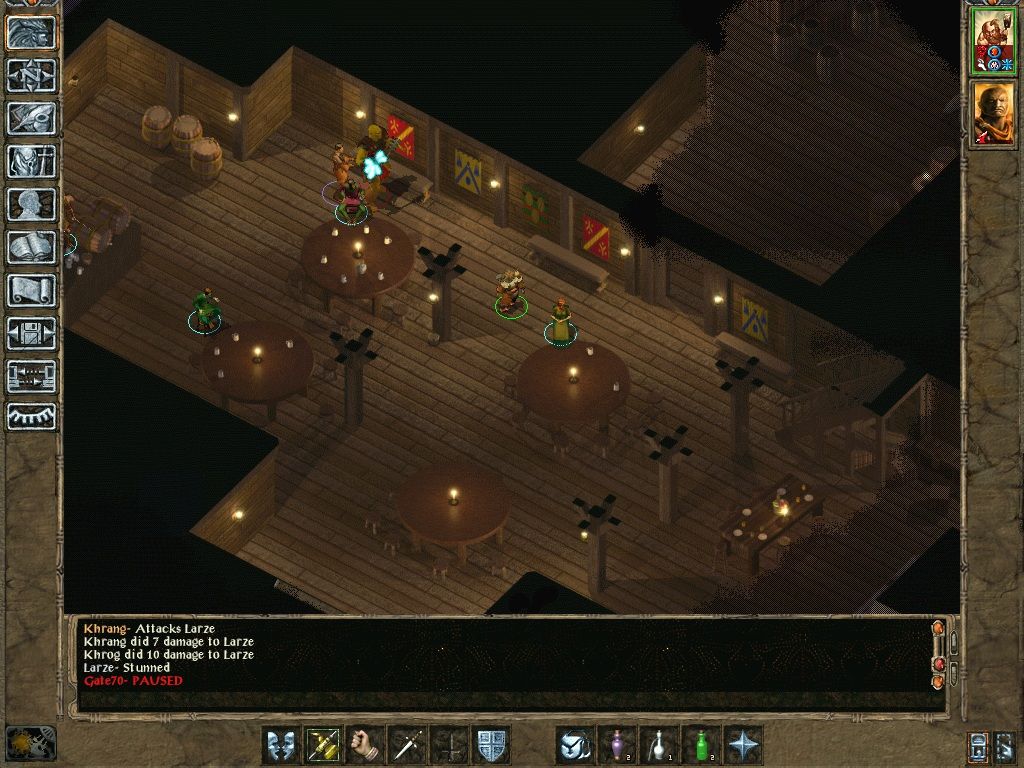Image resolution: width=1024 pixels, height=768 pixels.
Task: Select the highlighted golden weapon slot
Action: pos(323,745)
